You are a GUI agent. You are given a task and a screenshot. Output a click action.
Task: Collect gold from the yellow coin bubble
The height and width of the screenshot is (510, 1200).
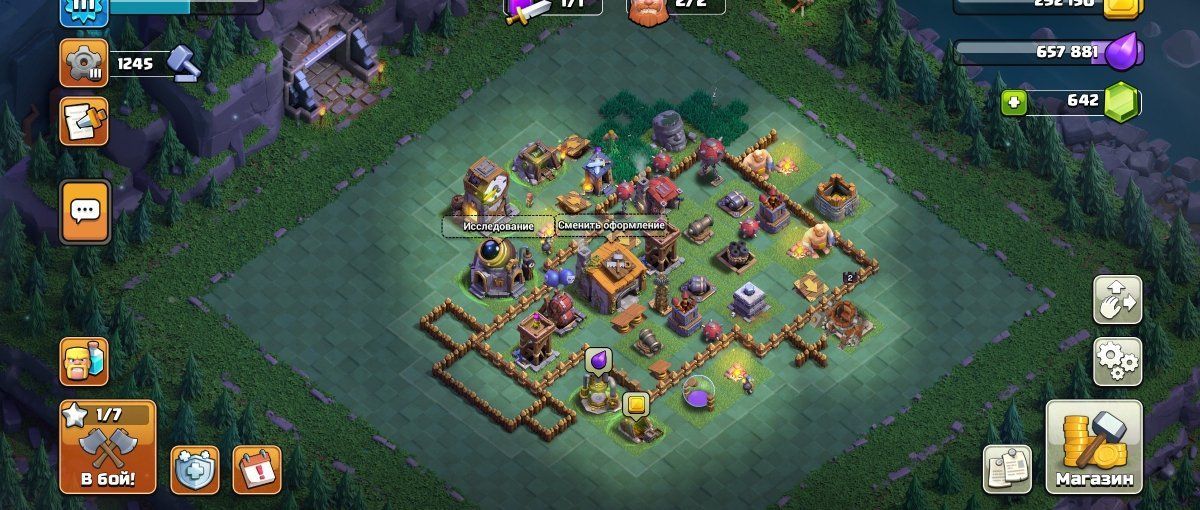[x=636, y=405]
